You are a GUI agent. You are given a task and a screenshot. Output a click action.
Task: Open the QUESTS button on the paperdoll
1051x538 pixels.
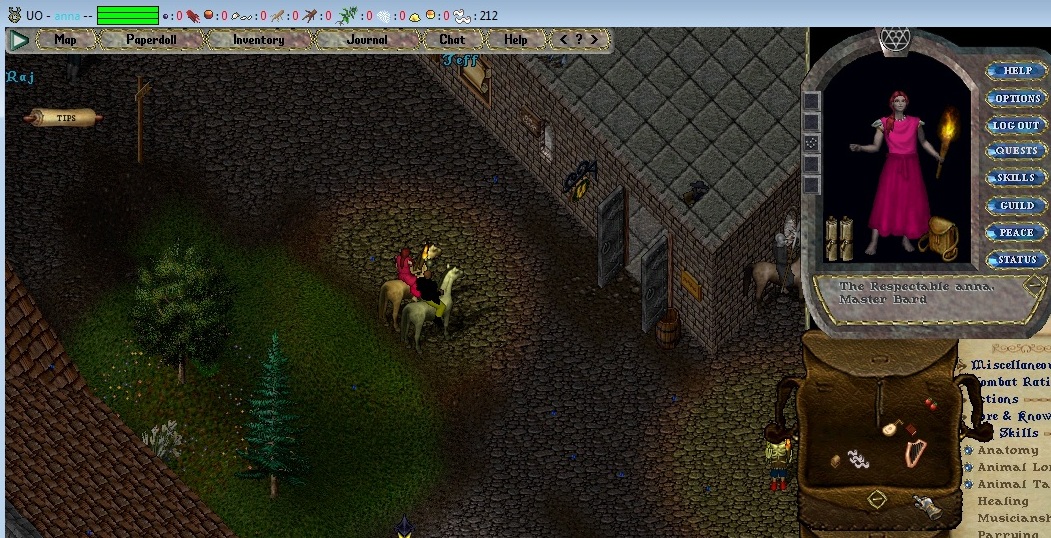pyautogui.click(x=1017, y=151)
